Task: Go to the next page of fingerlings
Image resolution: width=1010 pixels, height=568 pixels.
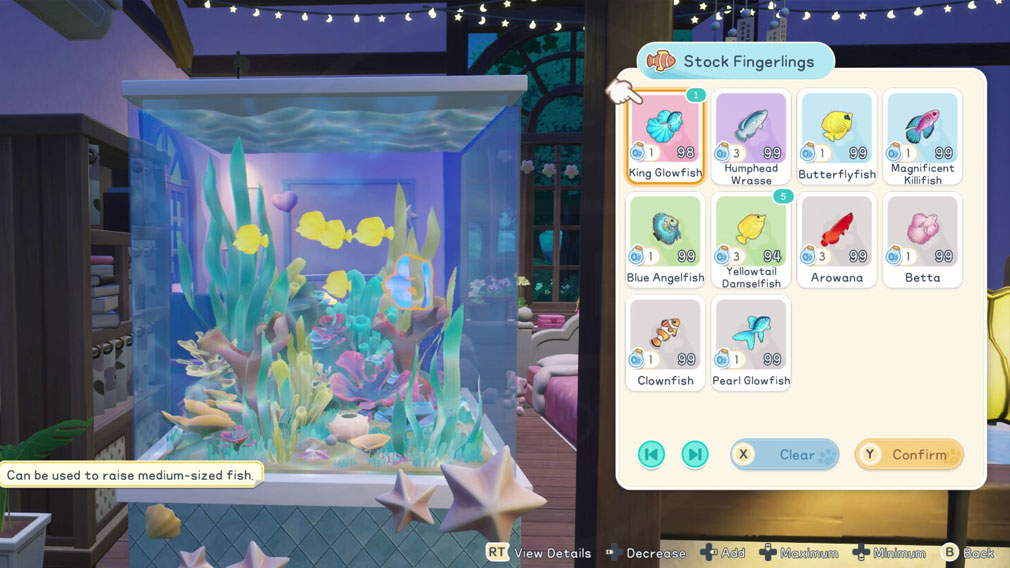Action: click(694, 455)
